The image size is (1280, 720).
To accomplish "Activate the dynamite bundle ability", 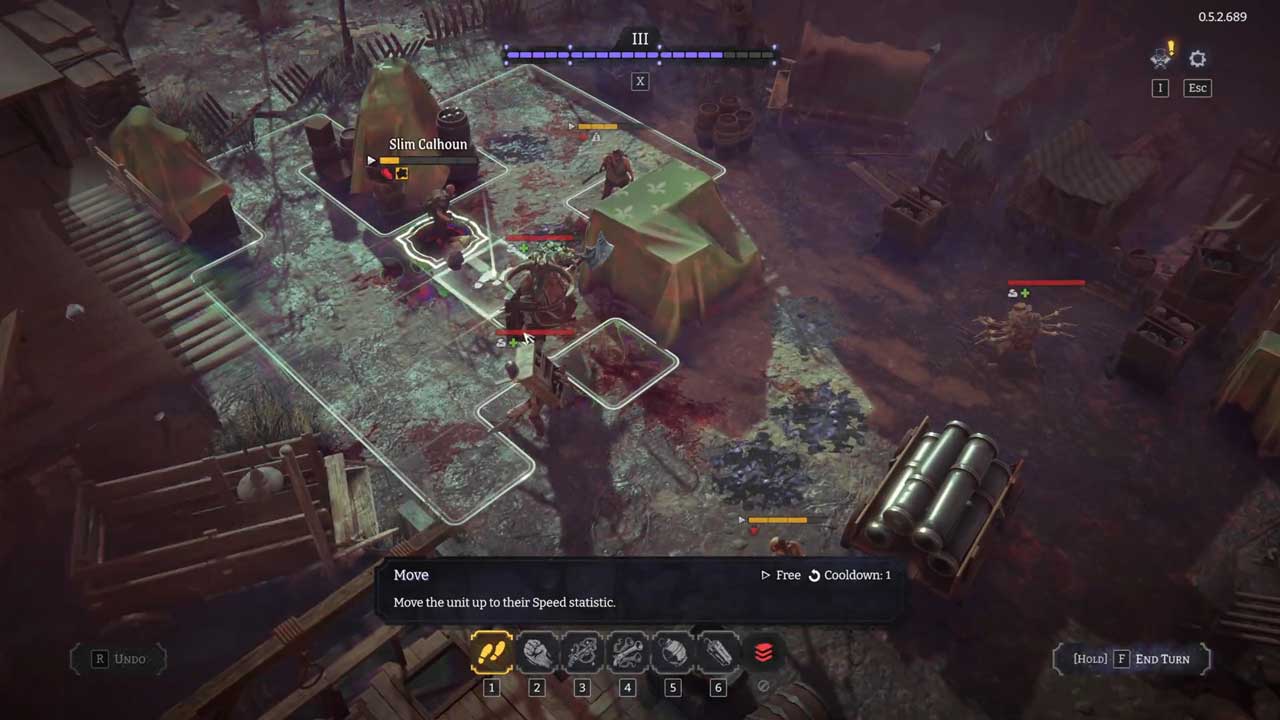I will pos(717,653).
